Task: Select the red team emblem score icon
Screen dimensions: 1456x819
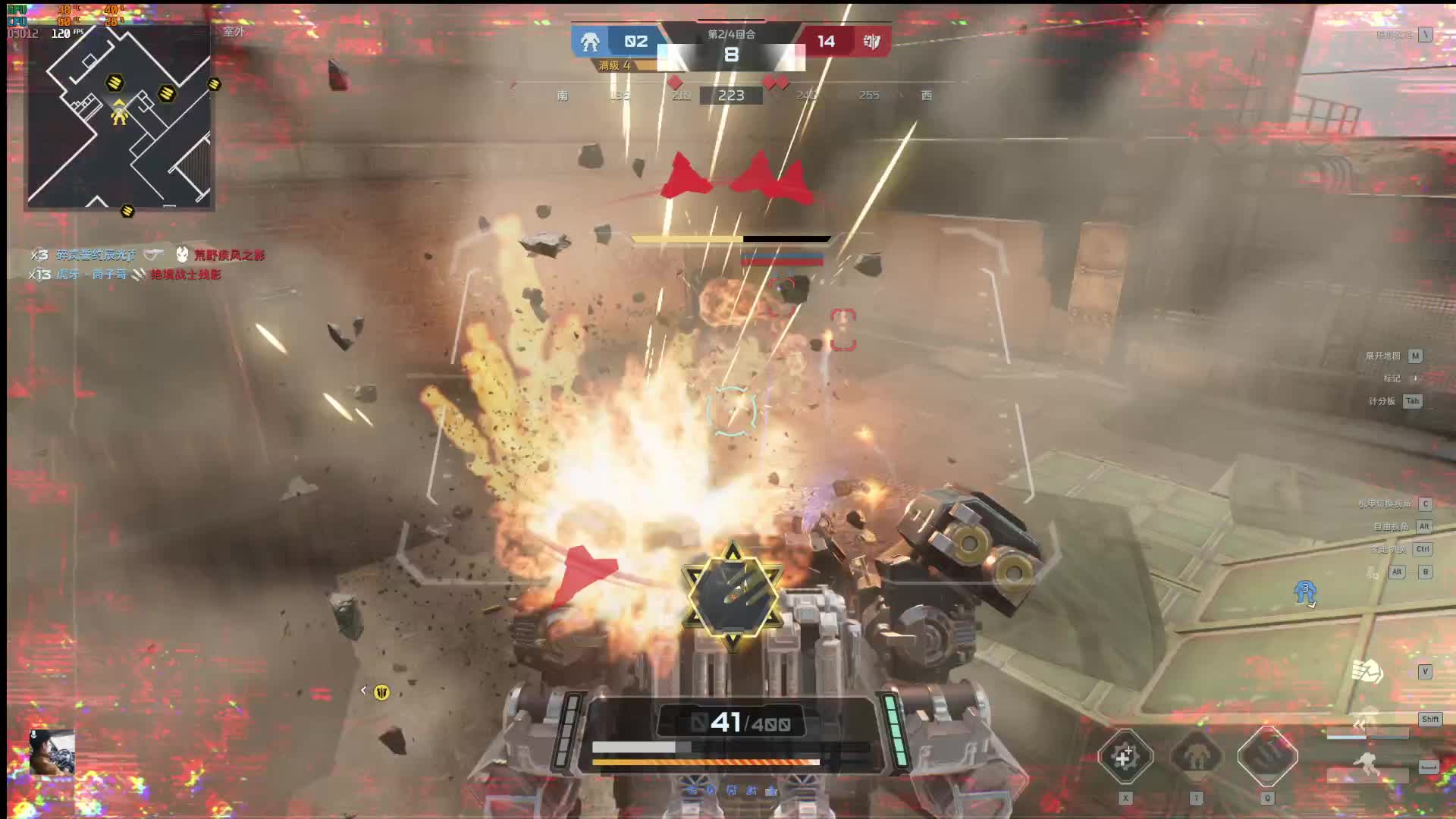Action: coord(871,42)
